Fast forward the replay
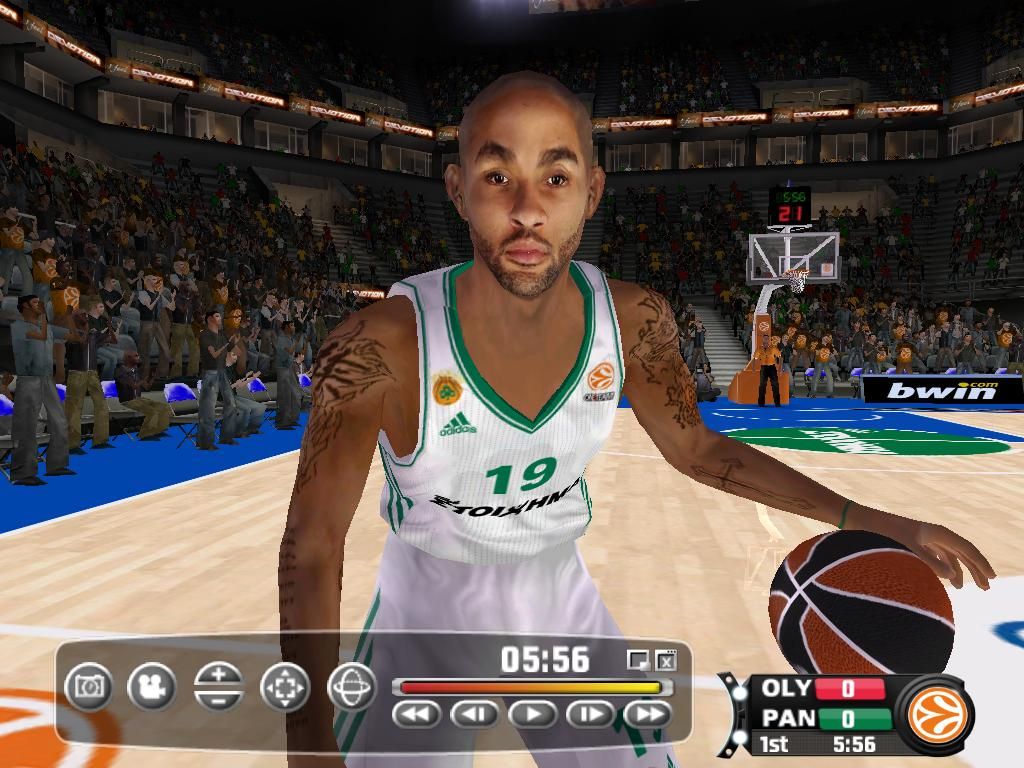This screenshot has width=1024, height=768. [648, 714]
